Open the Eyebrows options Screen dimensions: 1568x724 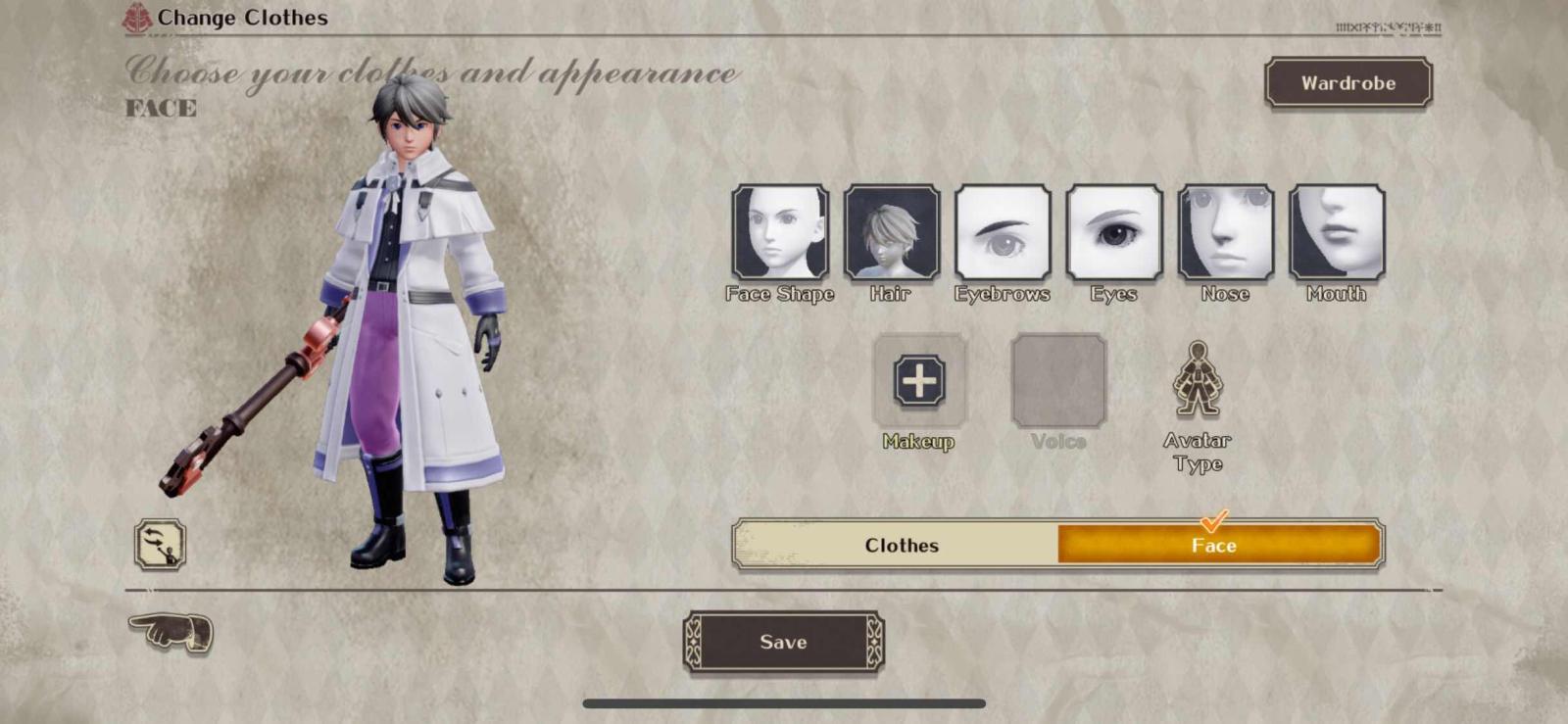click(1003, 233)
